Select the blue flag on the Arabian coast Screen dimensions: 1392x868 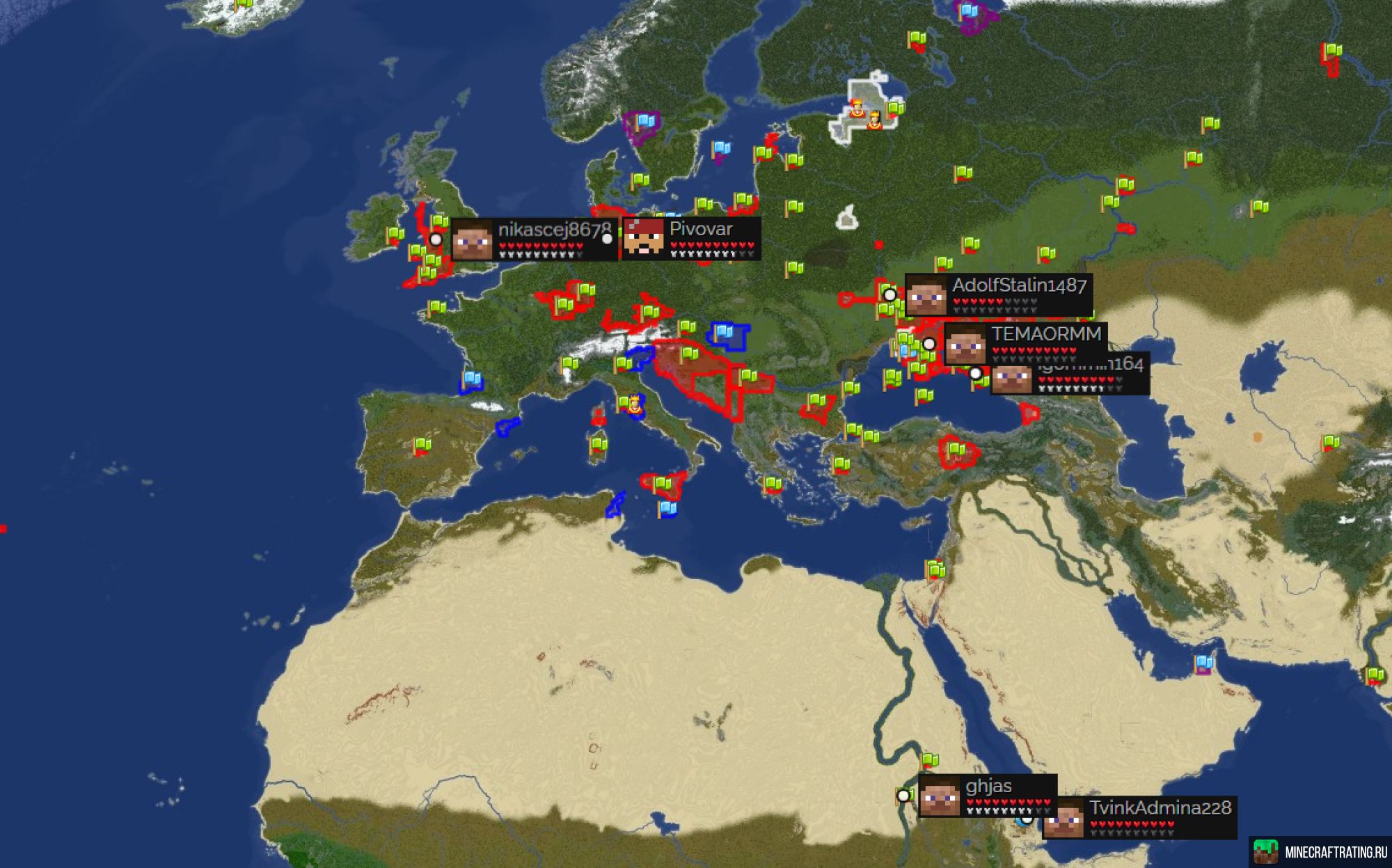[1203, 663]
